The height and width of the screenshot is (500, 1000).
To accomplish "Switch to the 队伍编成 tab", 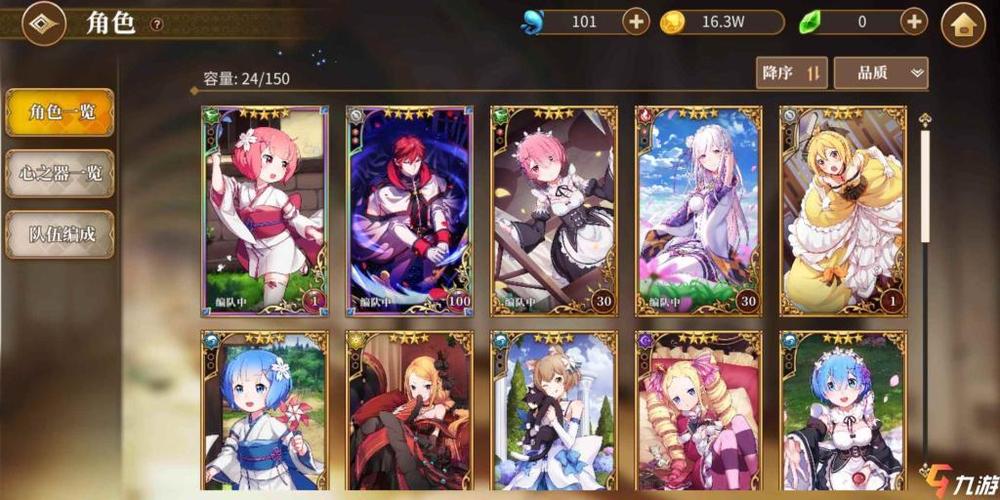I will [x=60, y=234].
